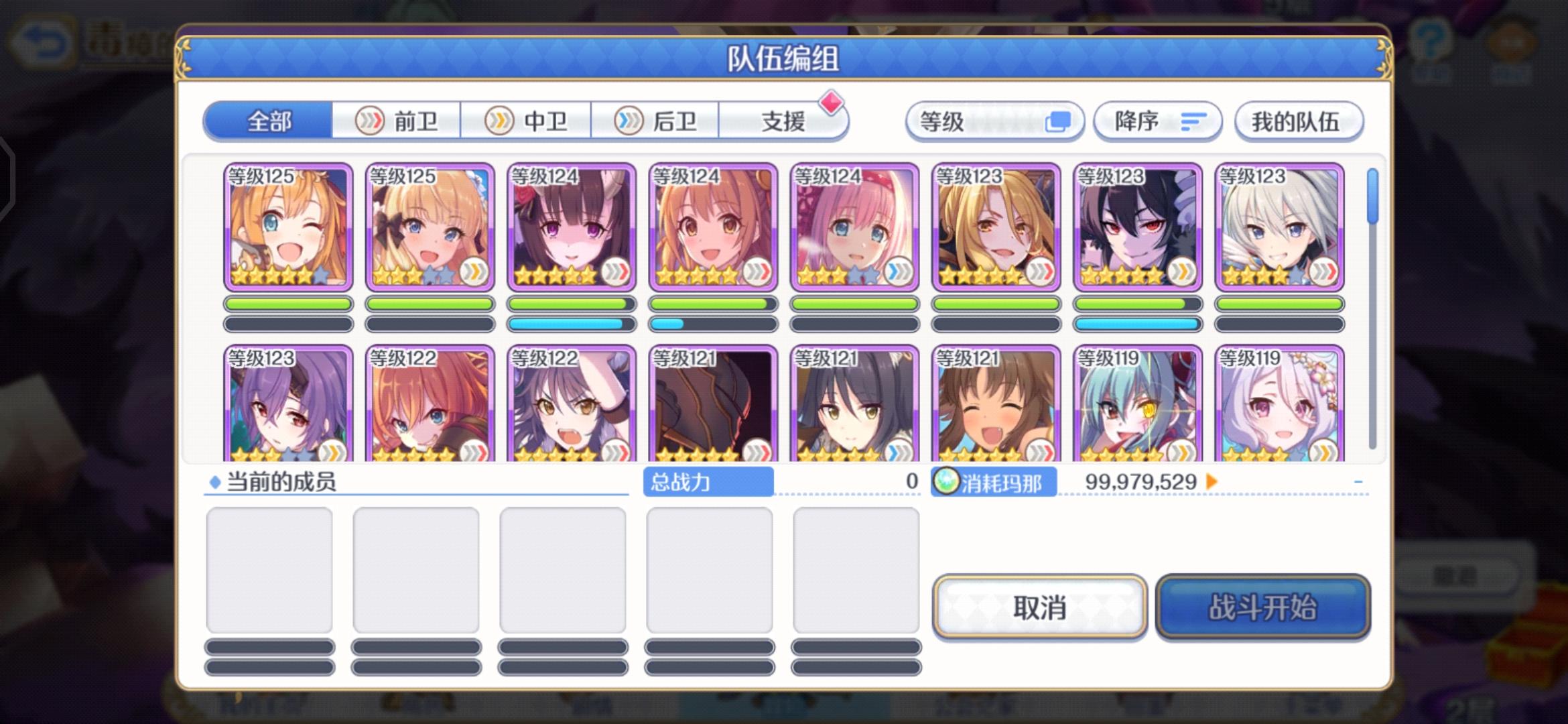Switch to the 中卫 tab

click(x=527, y=121)
